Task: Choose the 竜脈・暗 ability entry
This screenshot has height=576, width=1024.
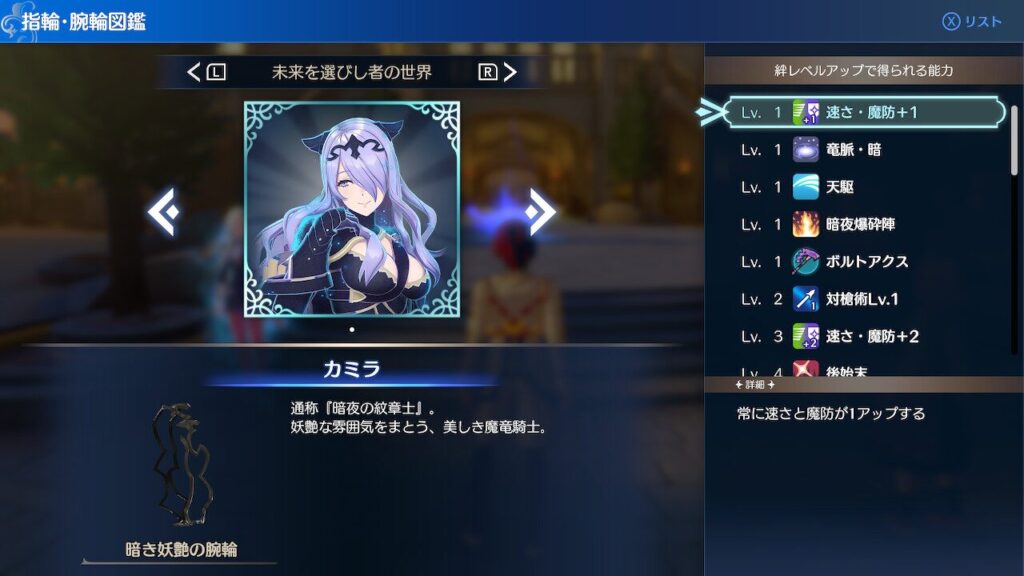Action: pos(865,150)
